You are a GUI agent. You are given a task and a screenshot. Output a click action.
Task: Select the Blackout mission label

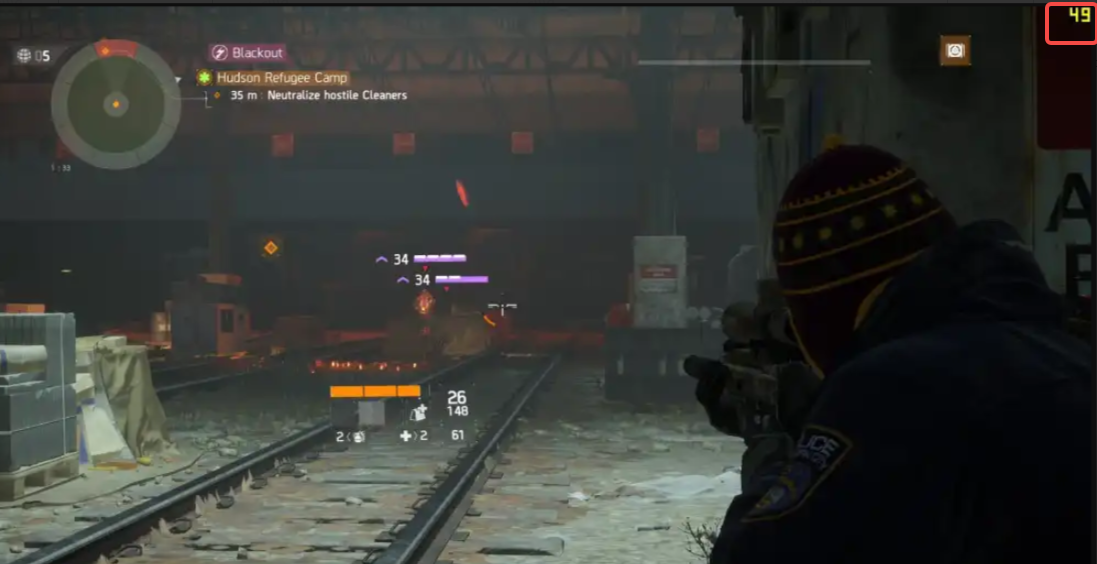tap(258, 53)
